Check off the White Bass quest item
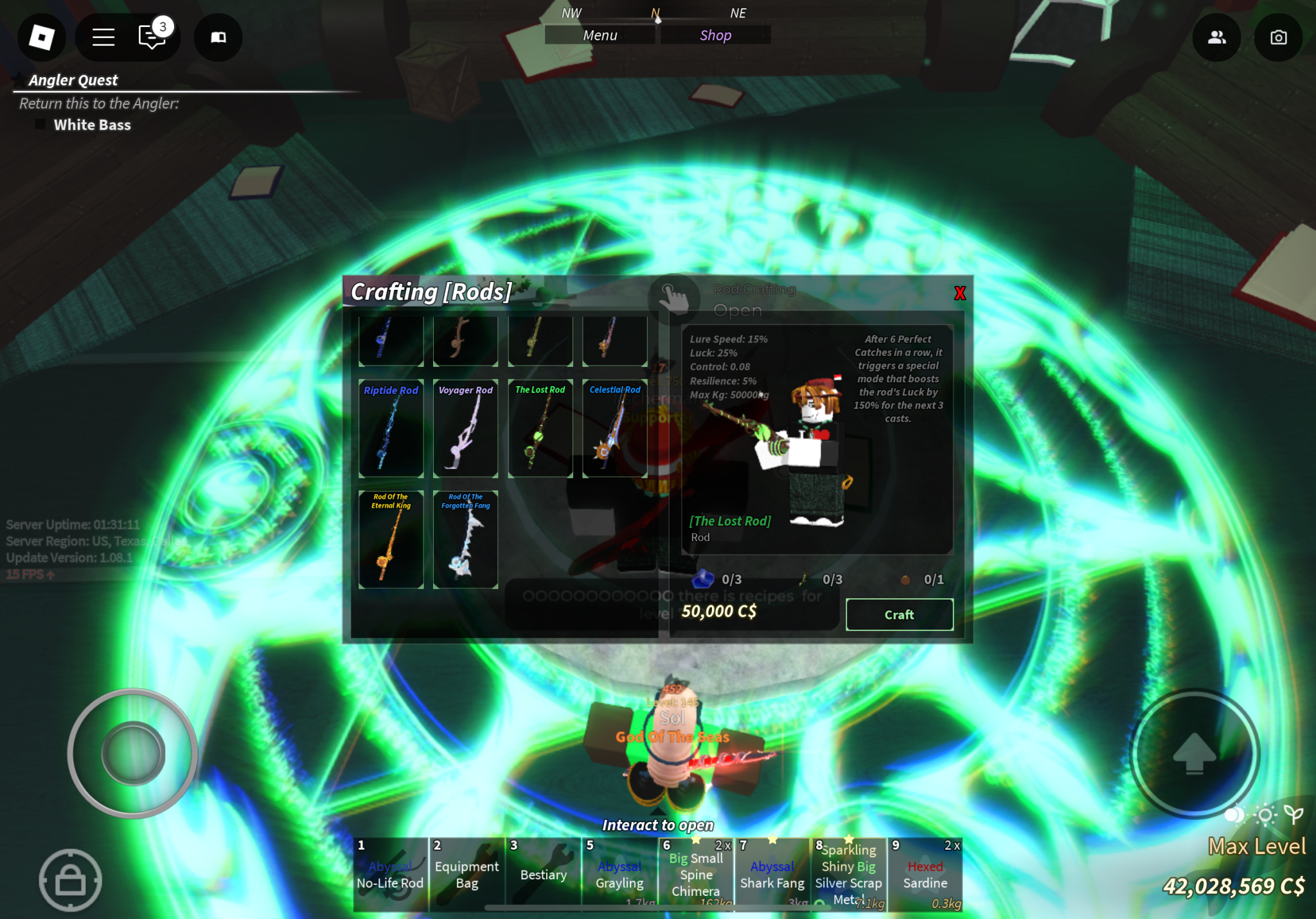Image resolution: width=1316 pixels, height=919 pixels. 40,124
